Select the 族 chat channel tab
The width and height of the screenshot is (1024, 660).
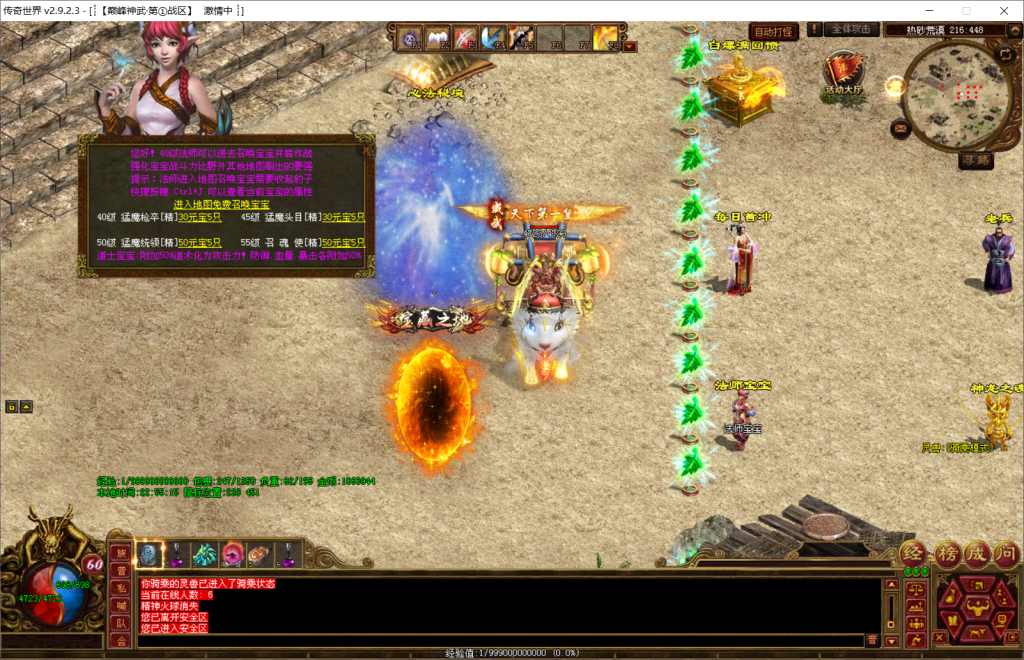(120, 553)
